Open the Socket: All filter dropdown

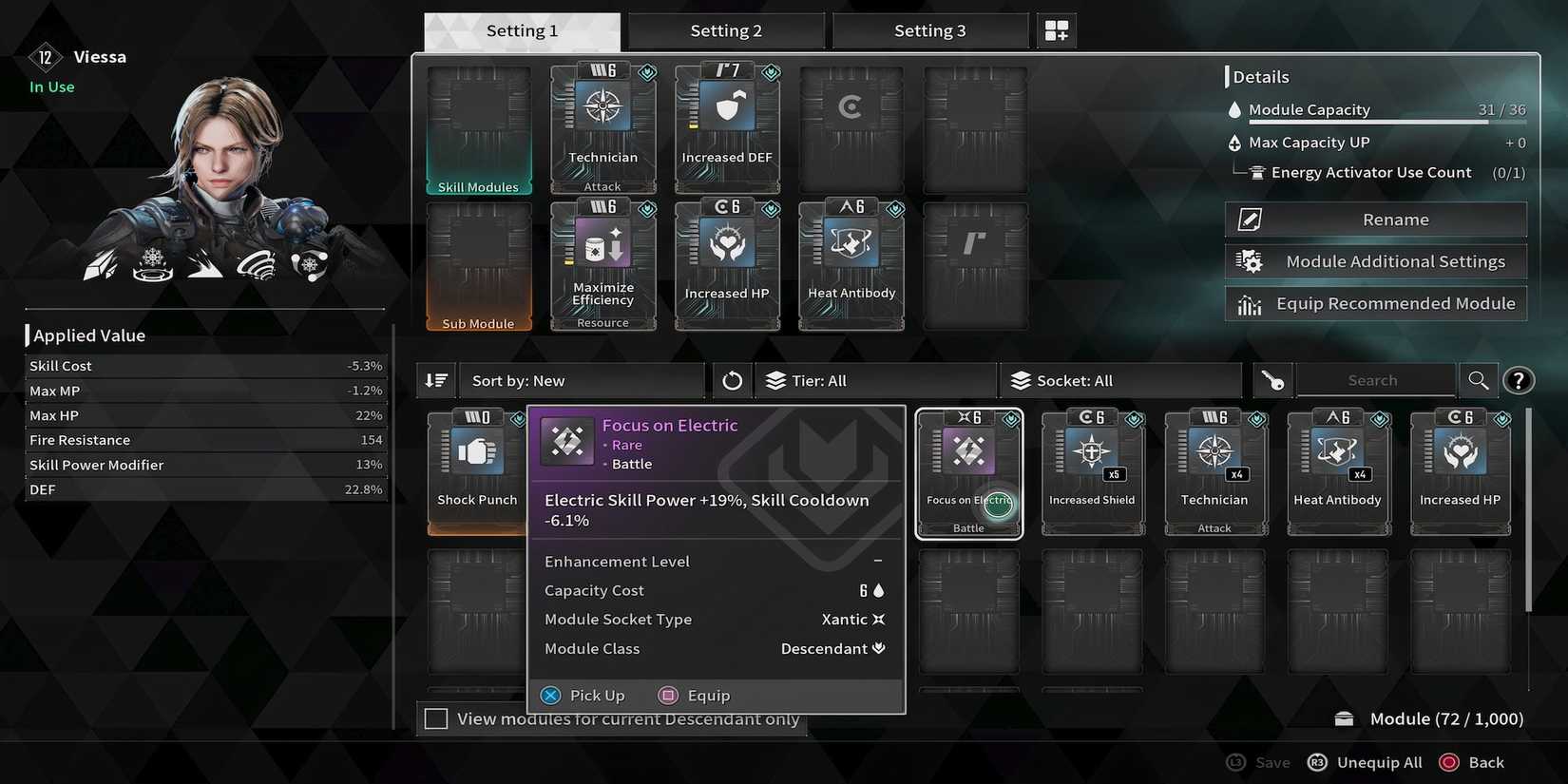[1119, 380]
